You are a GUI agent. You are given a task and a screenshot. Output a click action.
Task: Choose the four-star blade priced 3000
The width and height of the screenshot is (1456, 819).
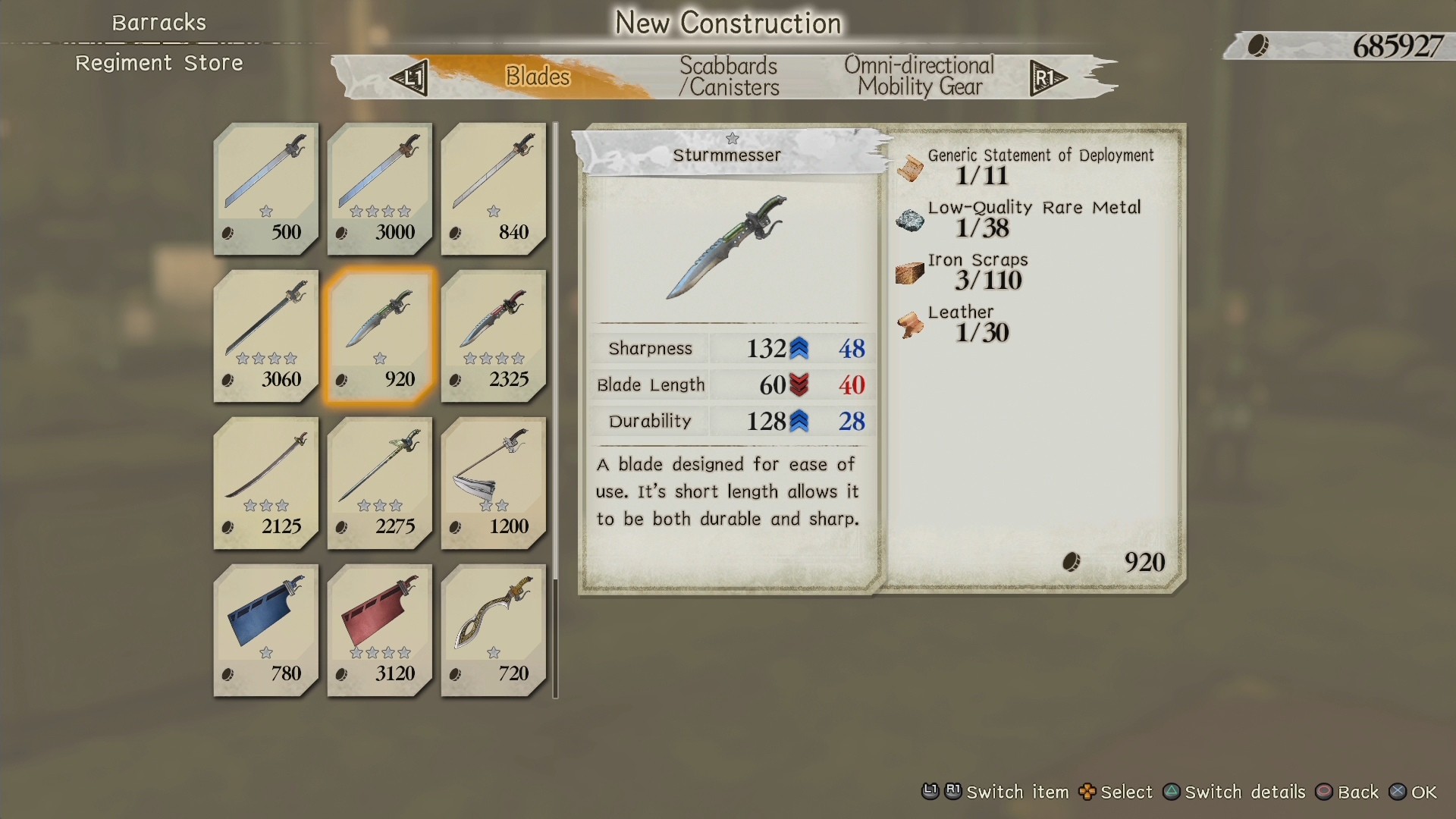(x=380, y=188)
